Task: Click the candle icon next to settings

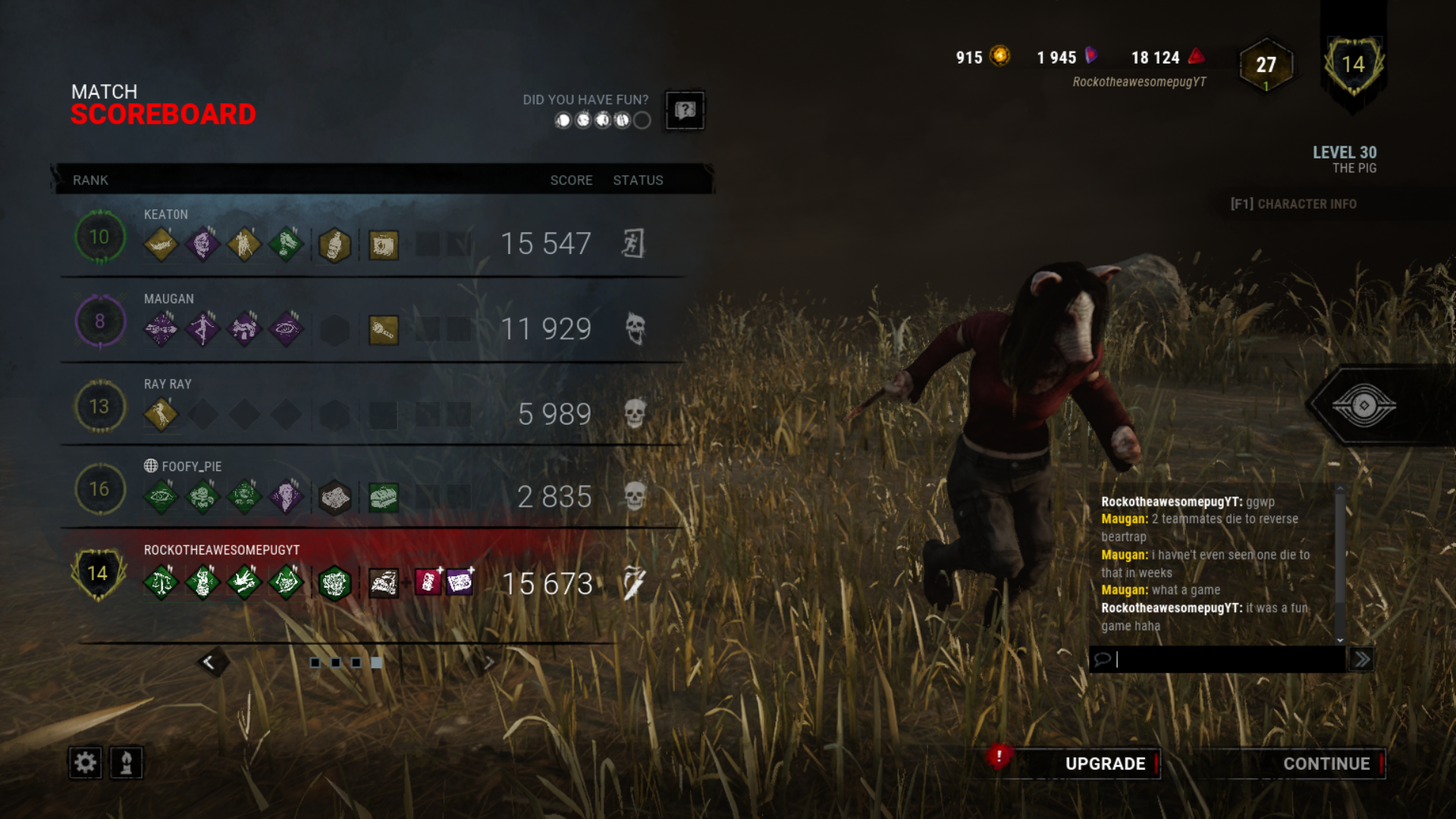Action: (126, 763)
